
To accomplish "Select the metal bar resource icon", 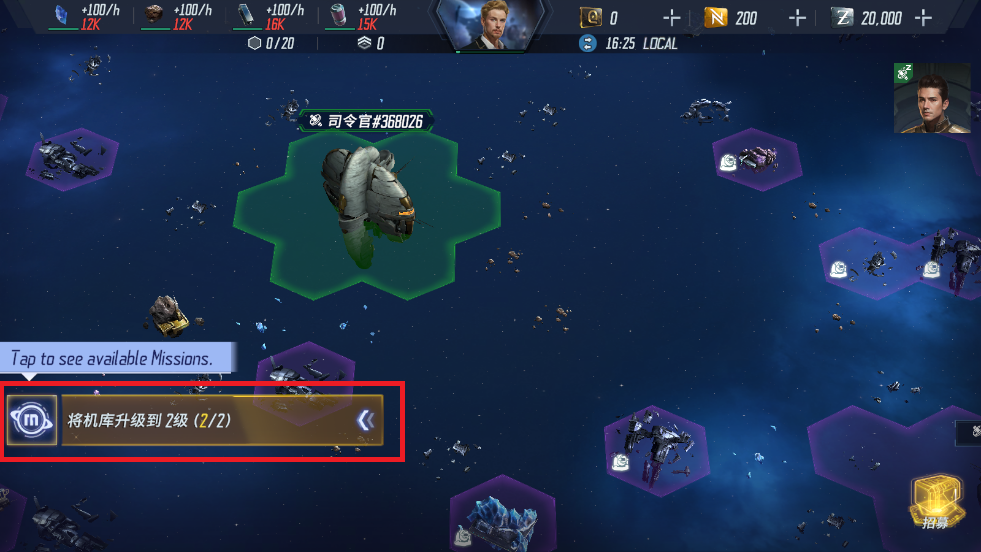I will pyautogui.click(x=245, y=14).
